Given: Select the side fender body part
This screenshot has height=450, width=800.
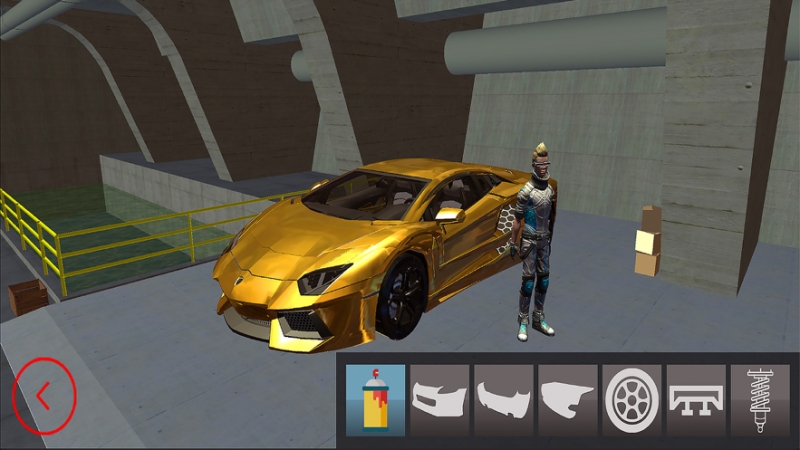Looking at the screenshot, I should pyautogui.click(x=568, y=400).
